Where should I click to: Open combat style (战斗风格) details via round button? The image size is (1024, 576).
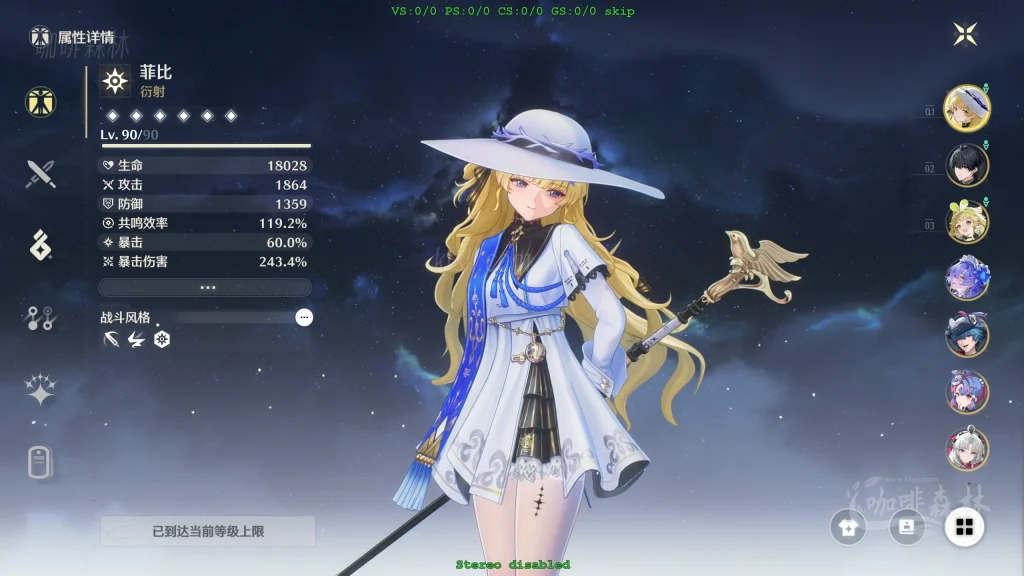click(x=304, y=317)
